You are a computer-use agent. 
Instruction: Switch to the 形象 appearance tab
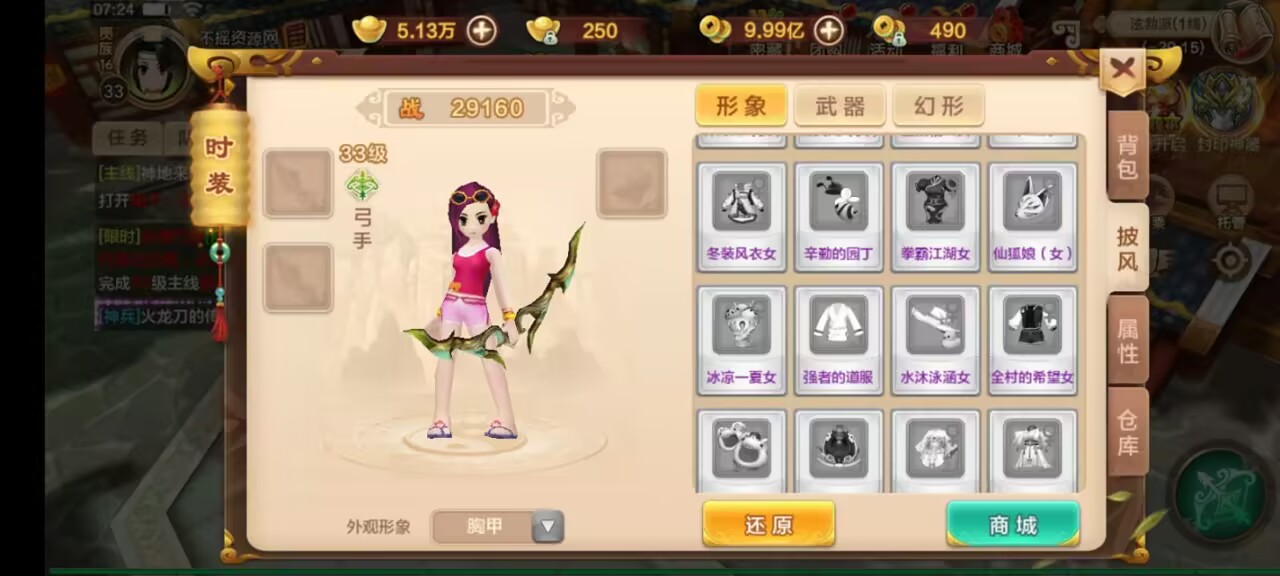click(741, 106)
